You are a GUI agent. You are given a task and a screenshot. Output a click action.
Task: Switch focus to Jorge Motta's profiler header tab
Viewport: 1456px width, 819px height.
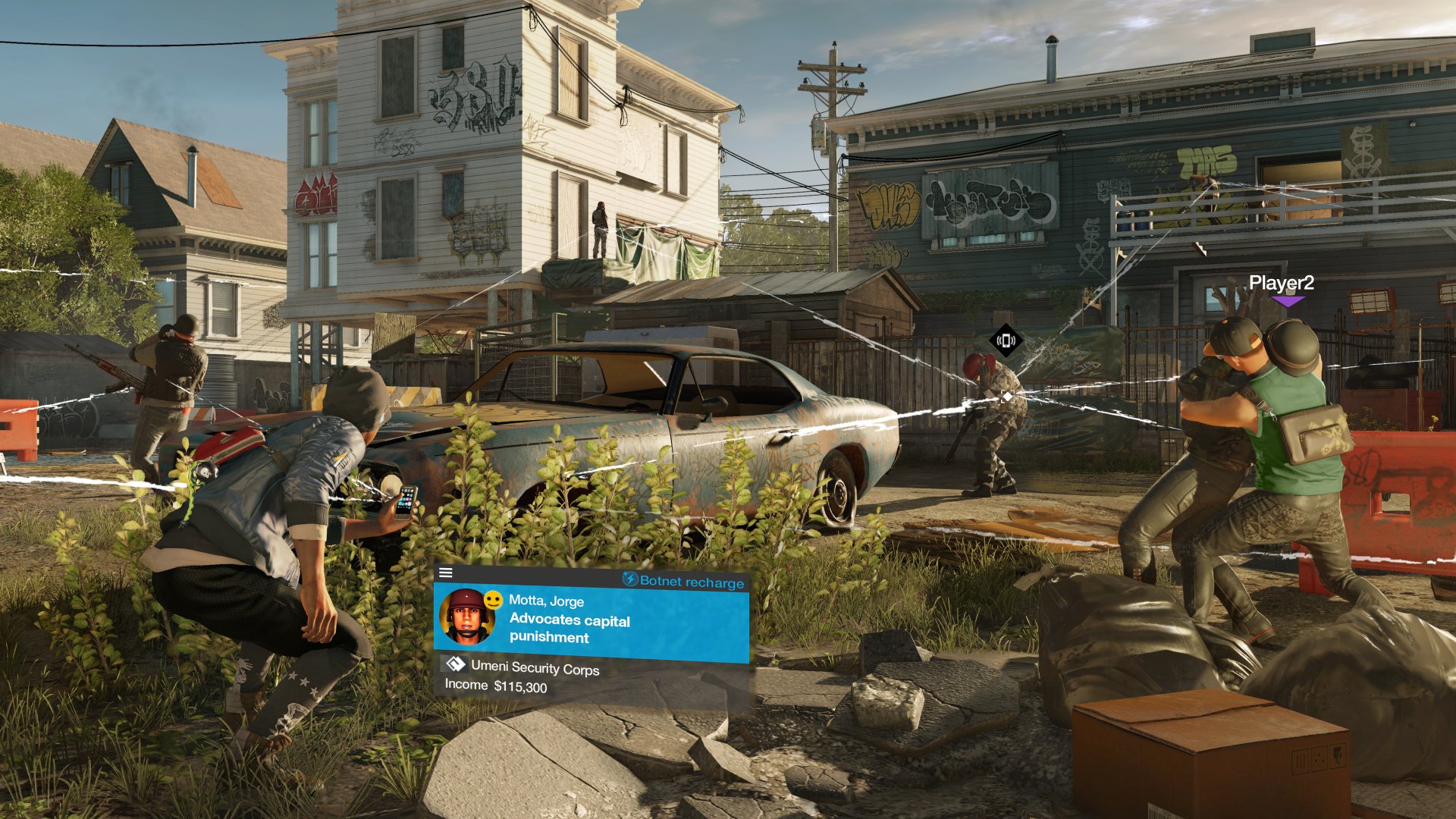point(544,601)
